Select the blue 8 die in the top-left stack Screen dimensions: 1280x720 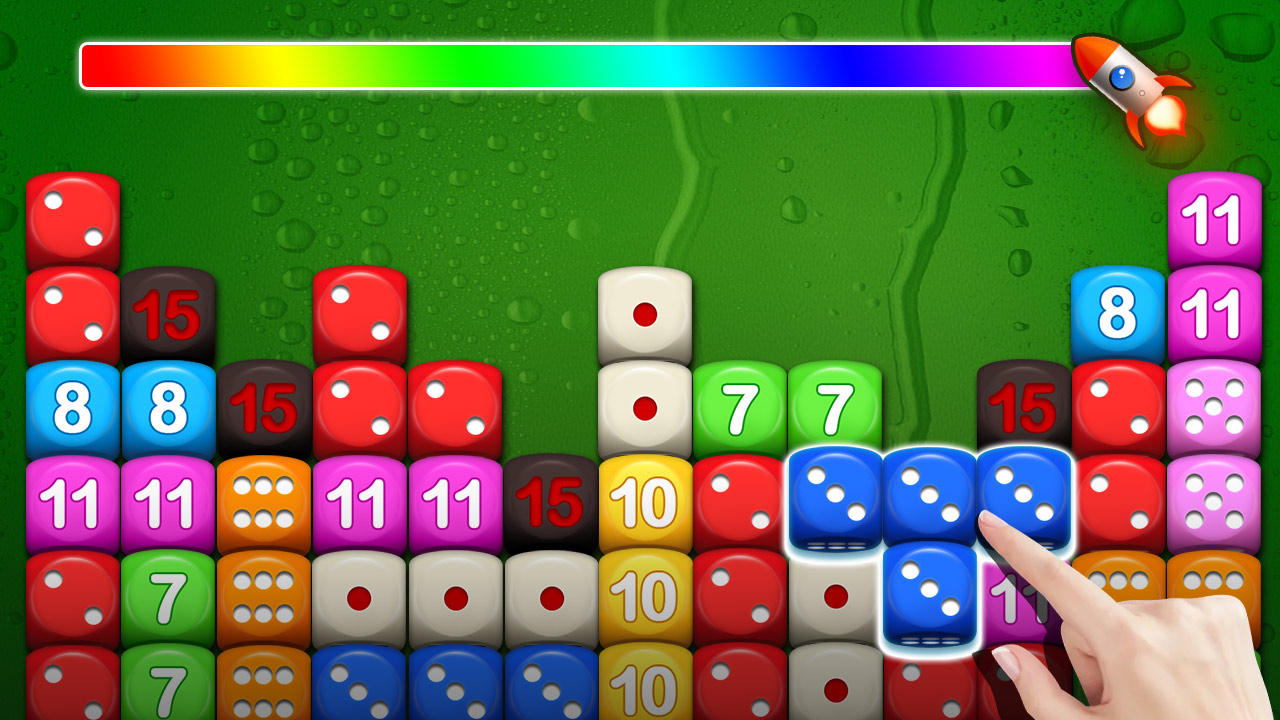point(72,405)
